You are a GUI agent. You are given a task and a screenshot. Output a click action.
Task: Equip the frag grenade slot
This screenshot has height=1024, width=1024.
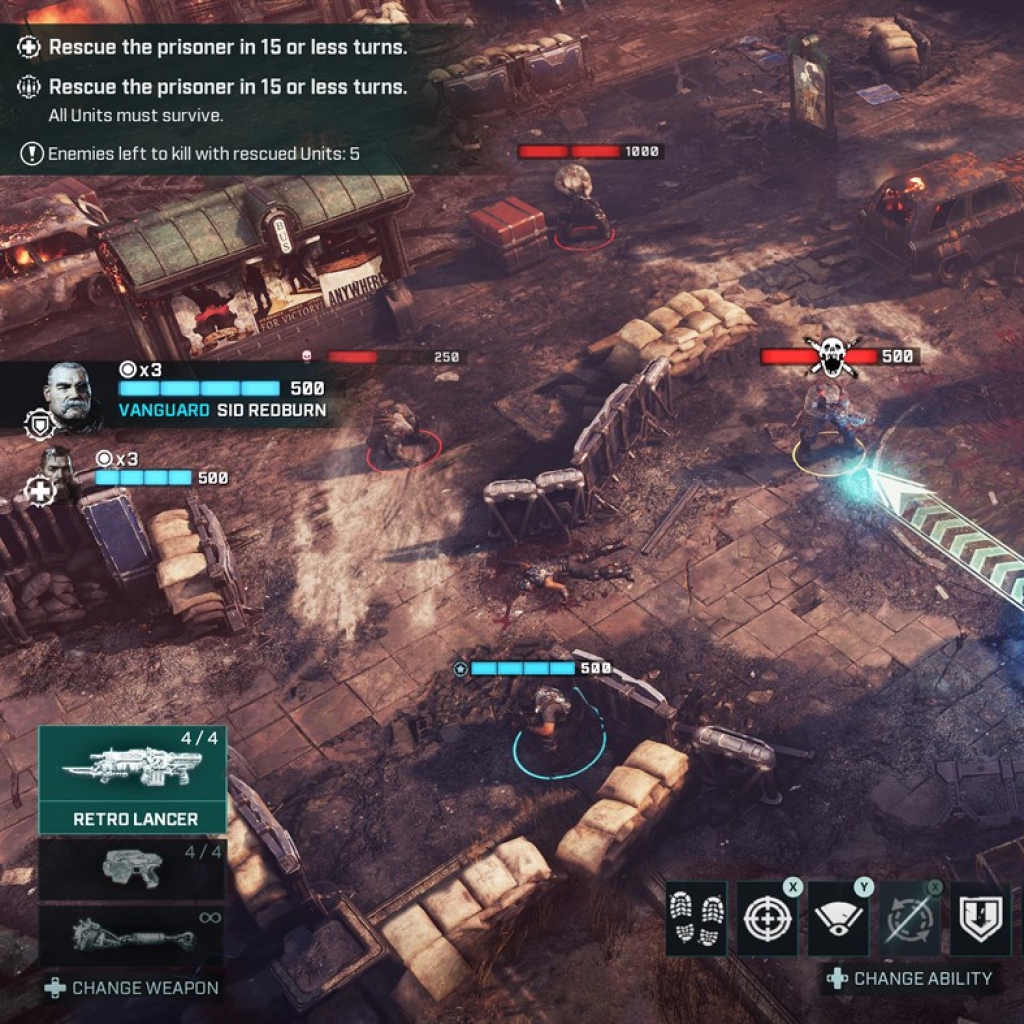[x=132, y=936]
